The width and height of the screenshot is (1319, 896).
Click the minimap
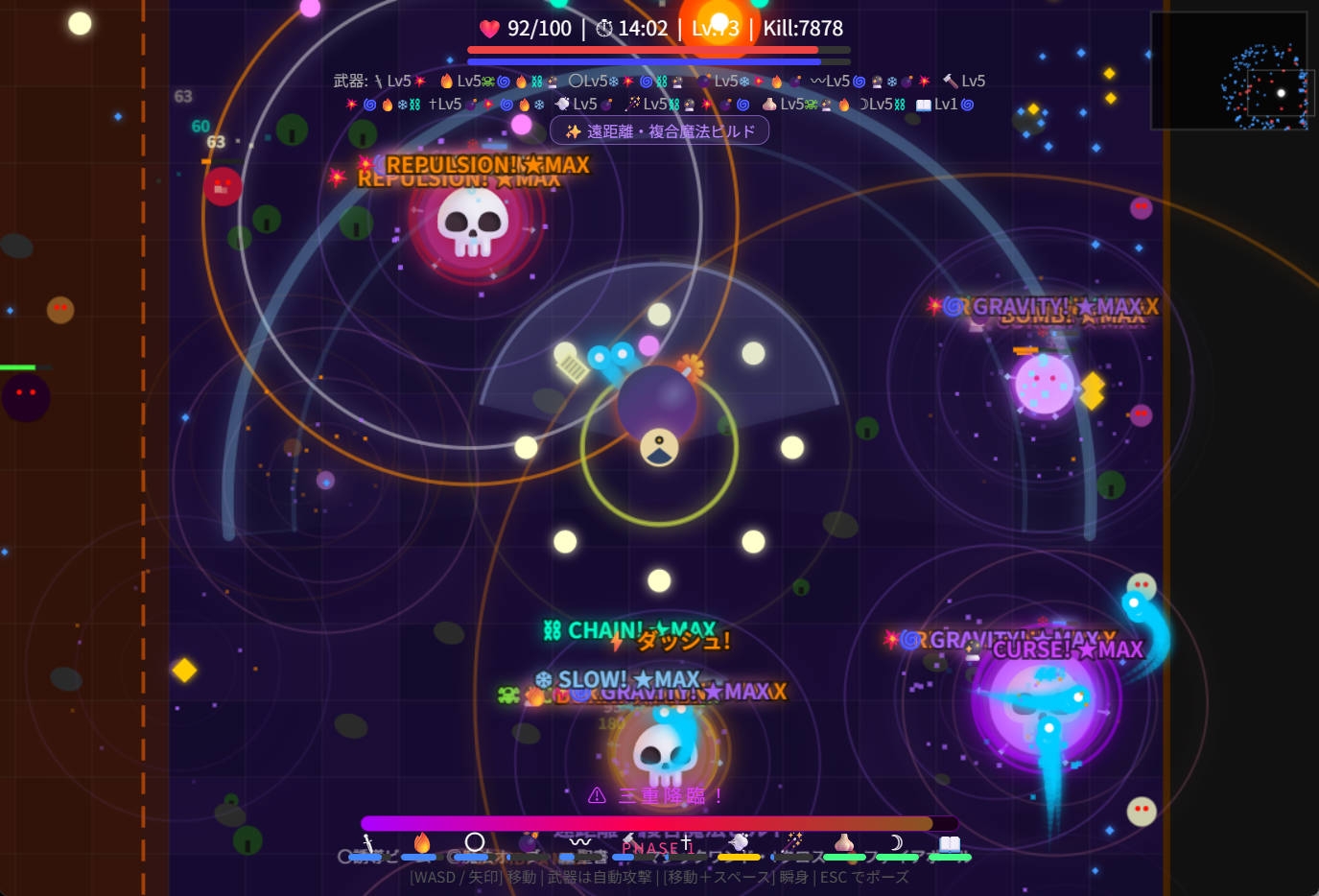tap(1229, 70)
